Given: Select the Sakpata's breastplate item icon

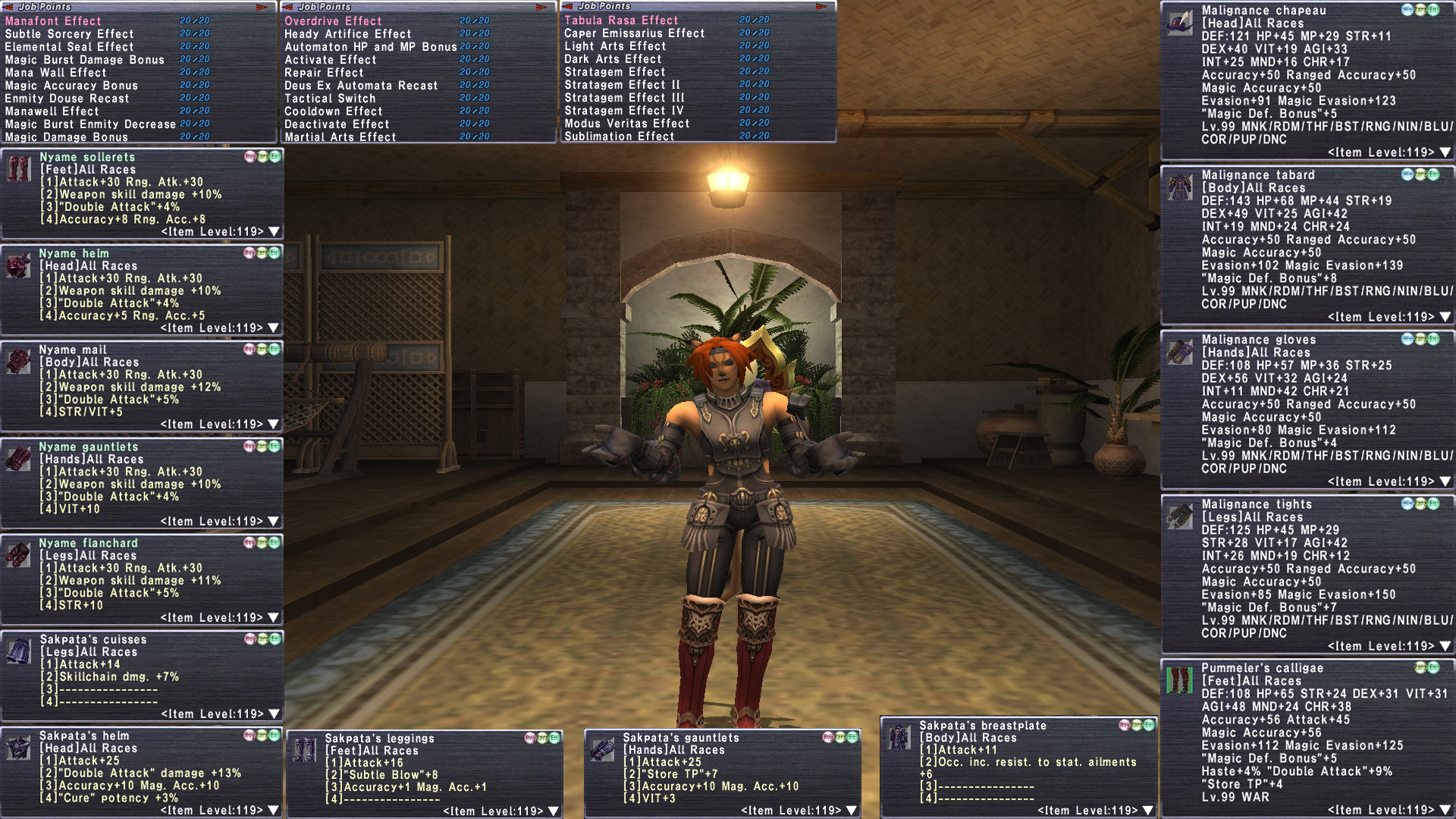Looking at the screenshot, I should click(899, 737).
